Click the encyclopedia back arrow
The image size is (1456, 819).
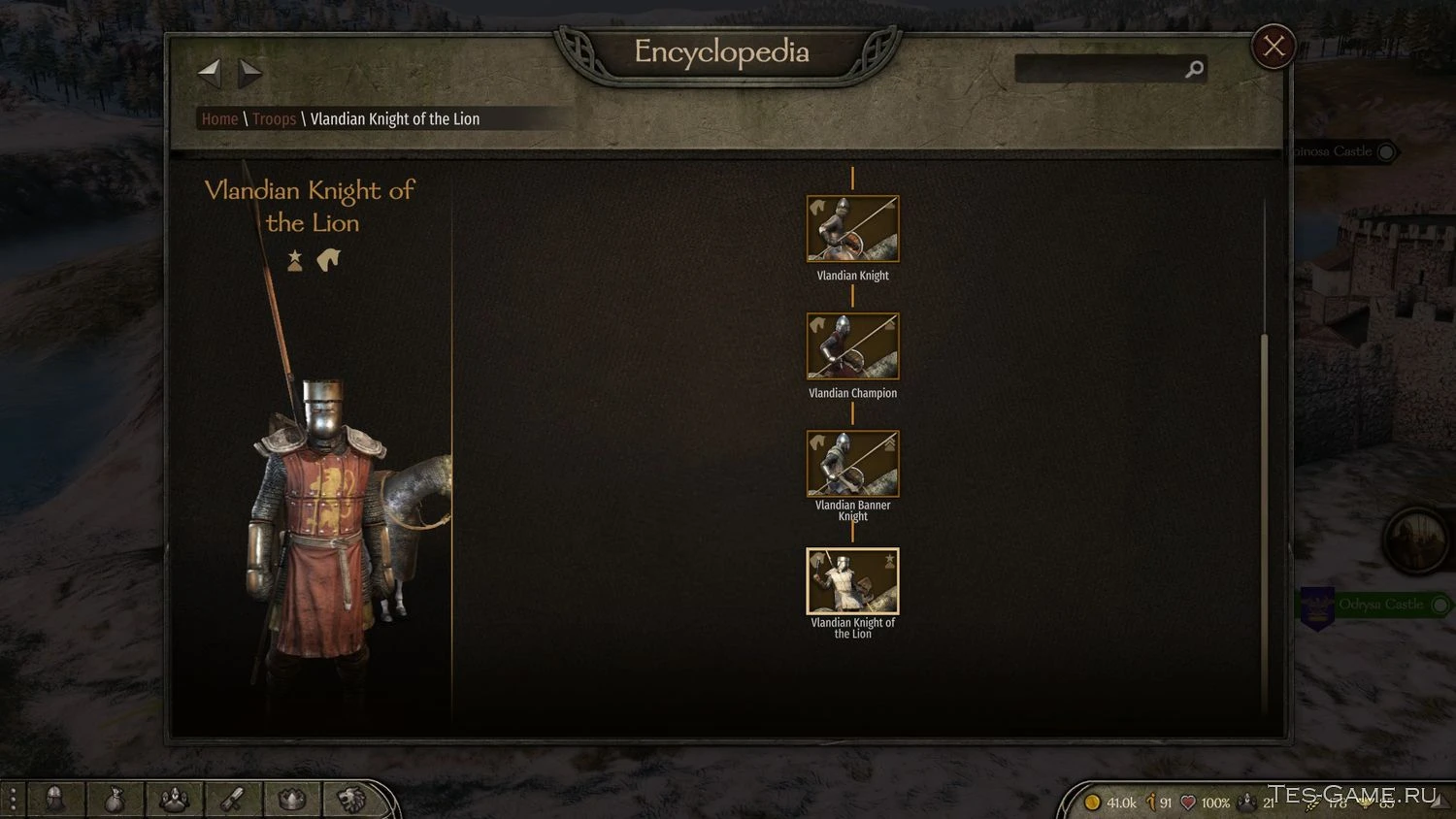point(209,71)
